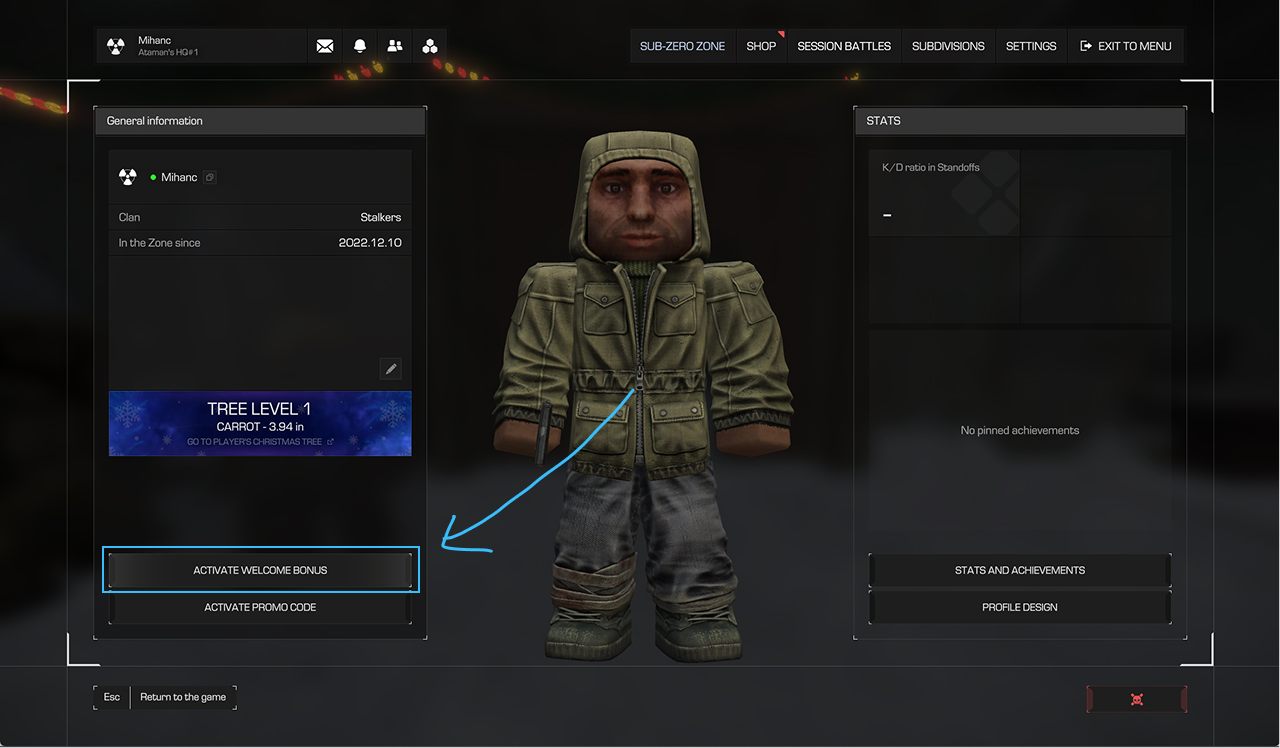Viewport: 1280px width, 748px height.
Task: Open Profile Design
Action: pyautogui.click(x=1019, y=607)
